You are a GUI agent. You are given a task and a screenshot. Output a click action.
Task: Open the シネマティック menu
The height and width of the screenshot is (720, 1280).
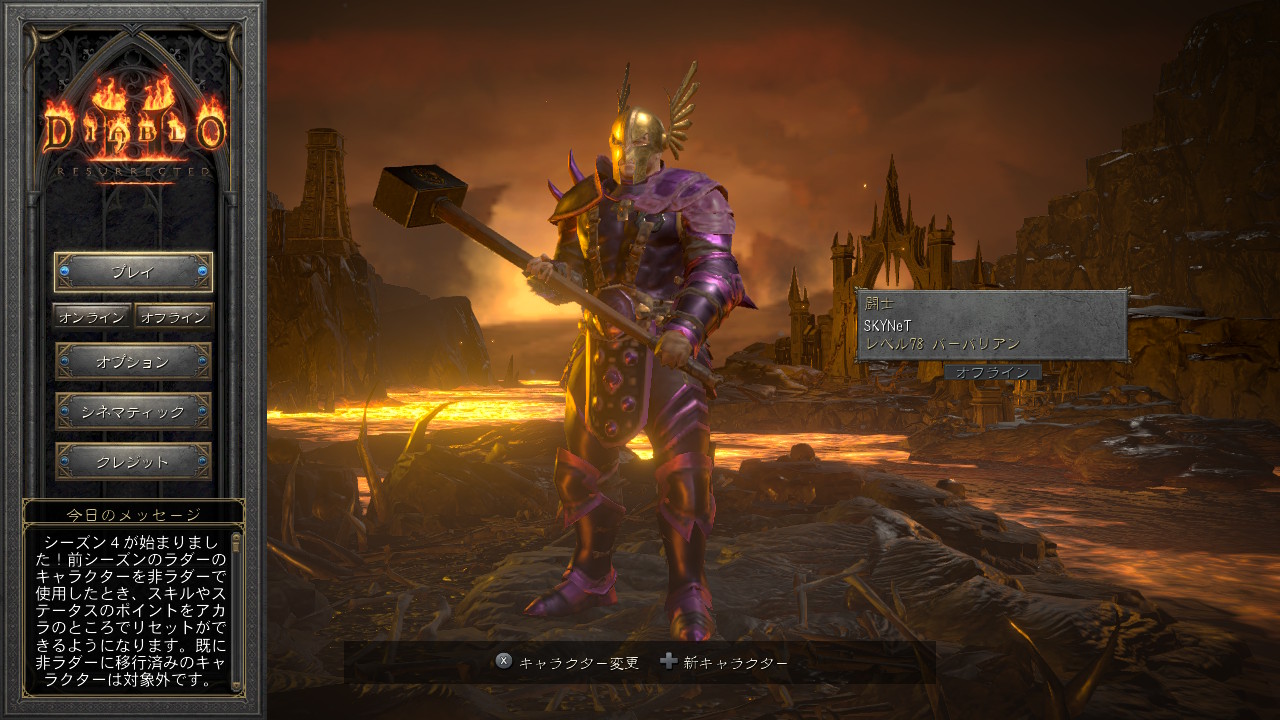pyautogui.click(x=133, y=412)
